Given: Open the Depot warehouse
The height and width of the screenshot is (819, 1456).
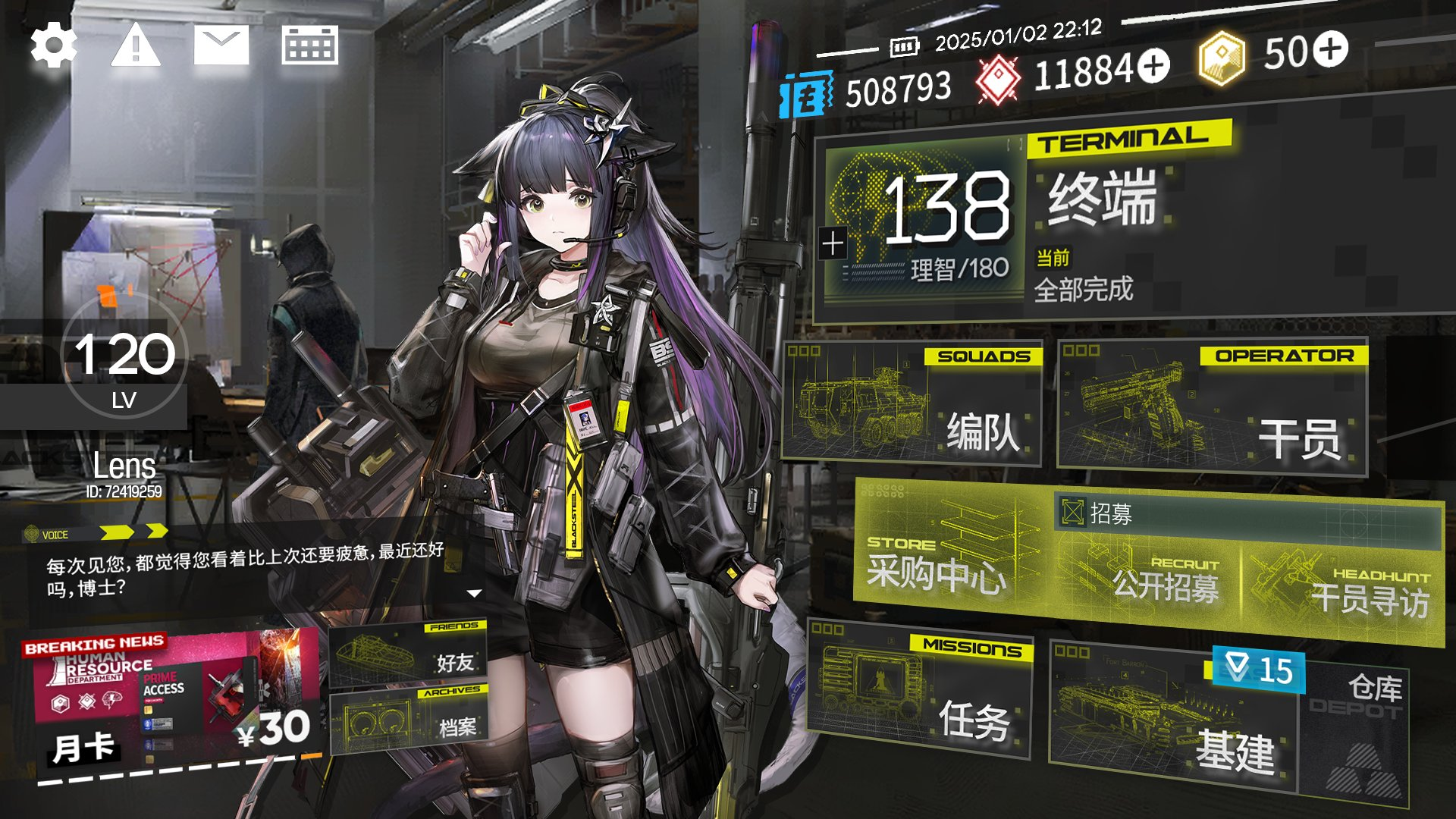Looking at the screenshot, I should click(1357, 728).
